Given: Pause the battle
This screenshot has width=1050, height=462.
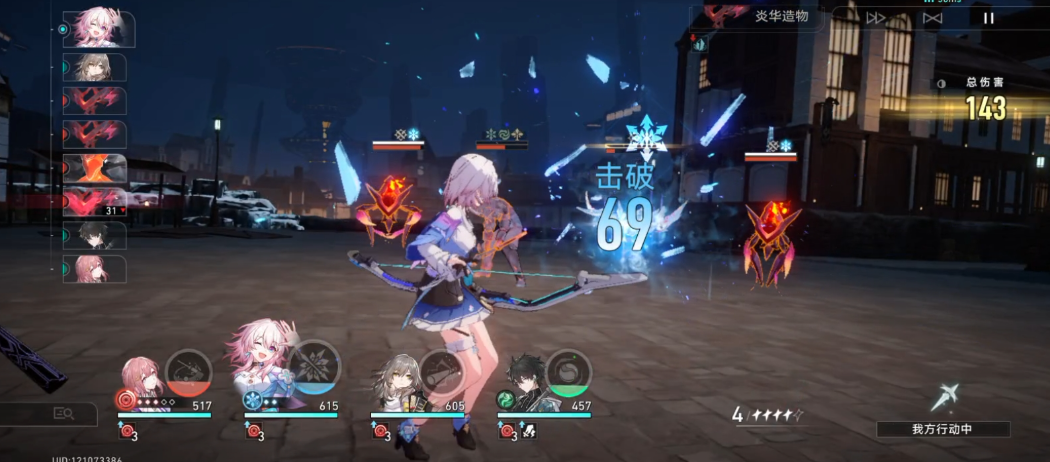Looking at the screenshot, I should [x=988, y=17].
